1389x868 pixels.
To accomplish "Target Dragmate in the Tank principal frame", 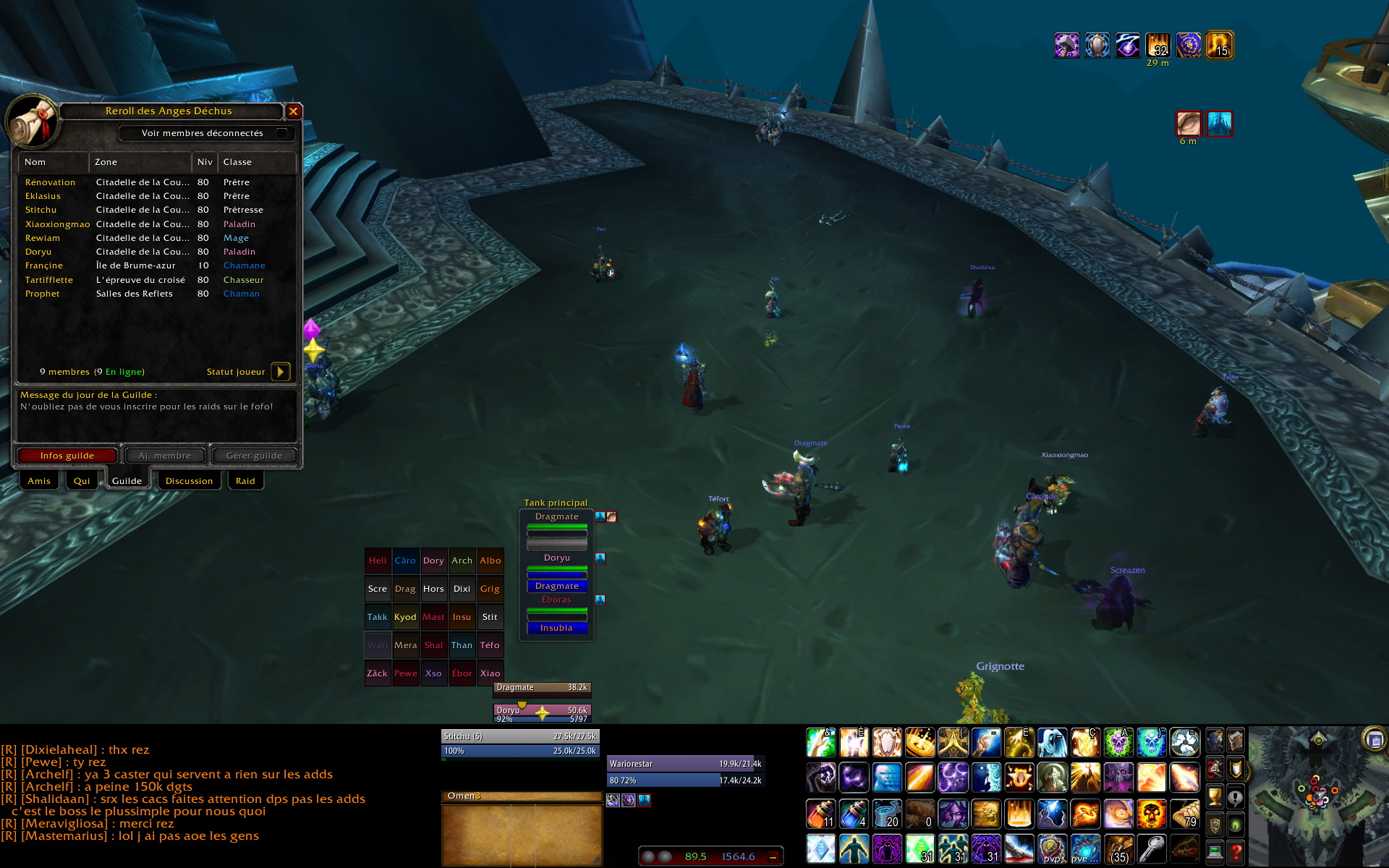I will point(556,517).
